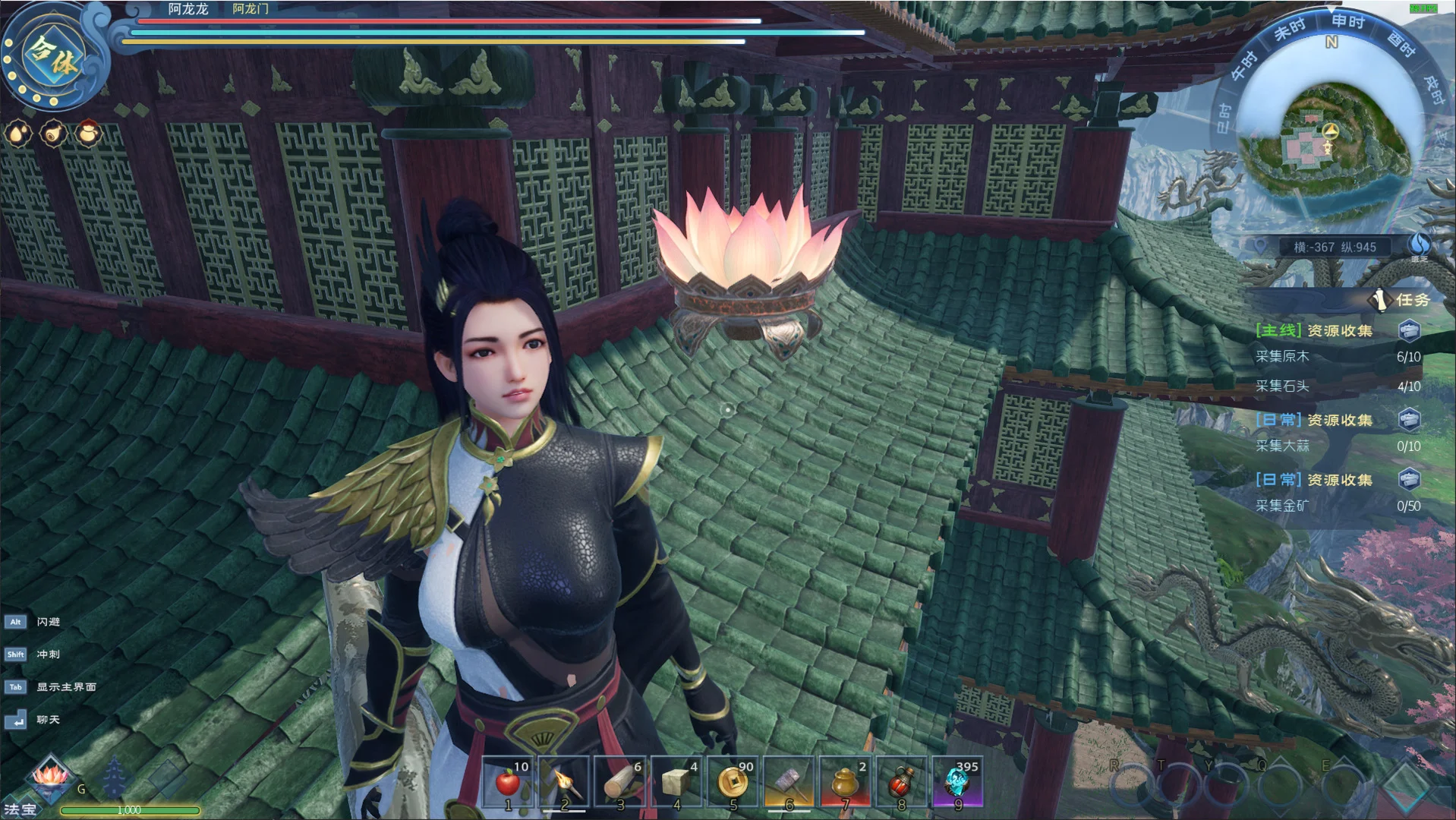
Task: Choose the wooden log hotbar slot
Action: 620,782
